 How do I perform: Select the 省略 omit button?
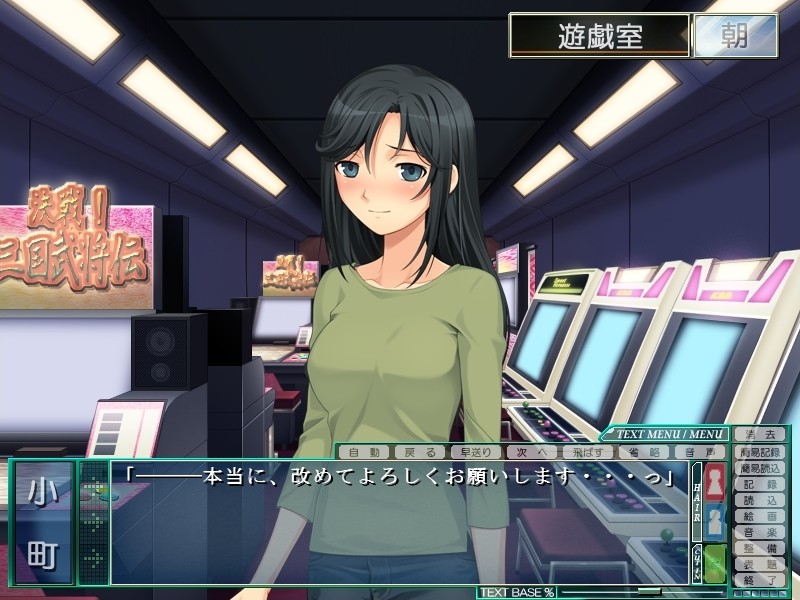click(x=642, y=452)
